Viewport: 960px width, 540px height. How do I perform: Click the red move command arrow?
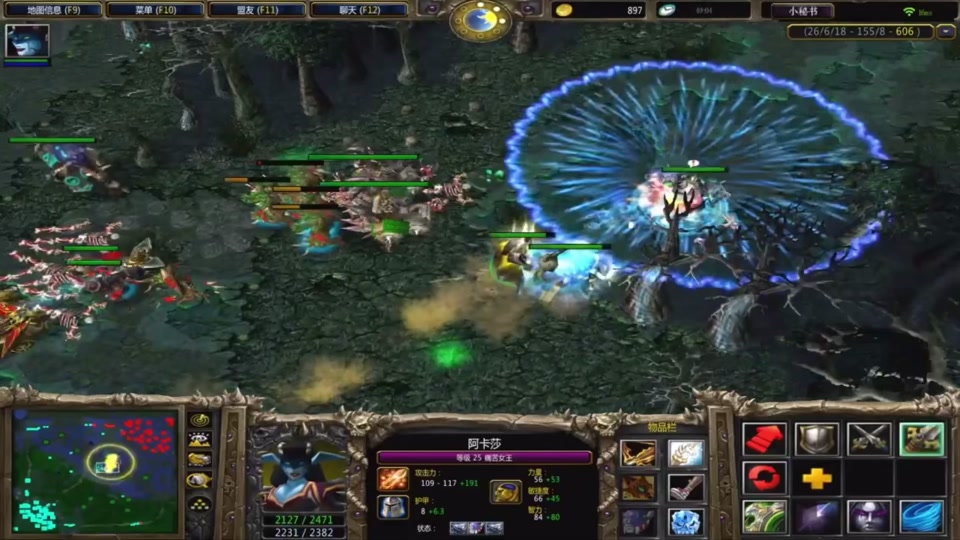[x=764, y=440]
